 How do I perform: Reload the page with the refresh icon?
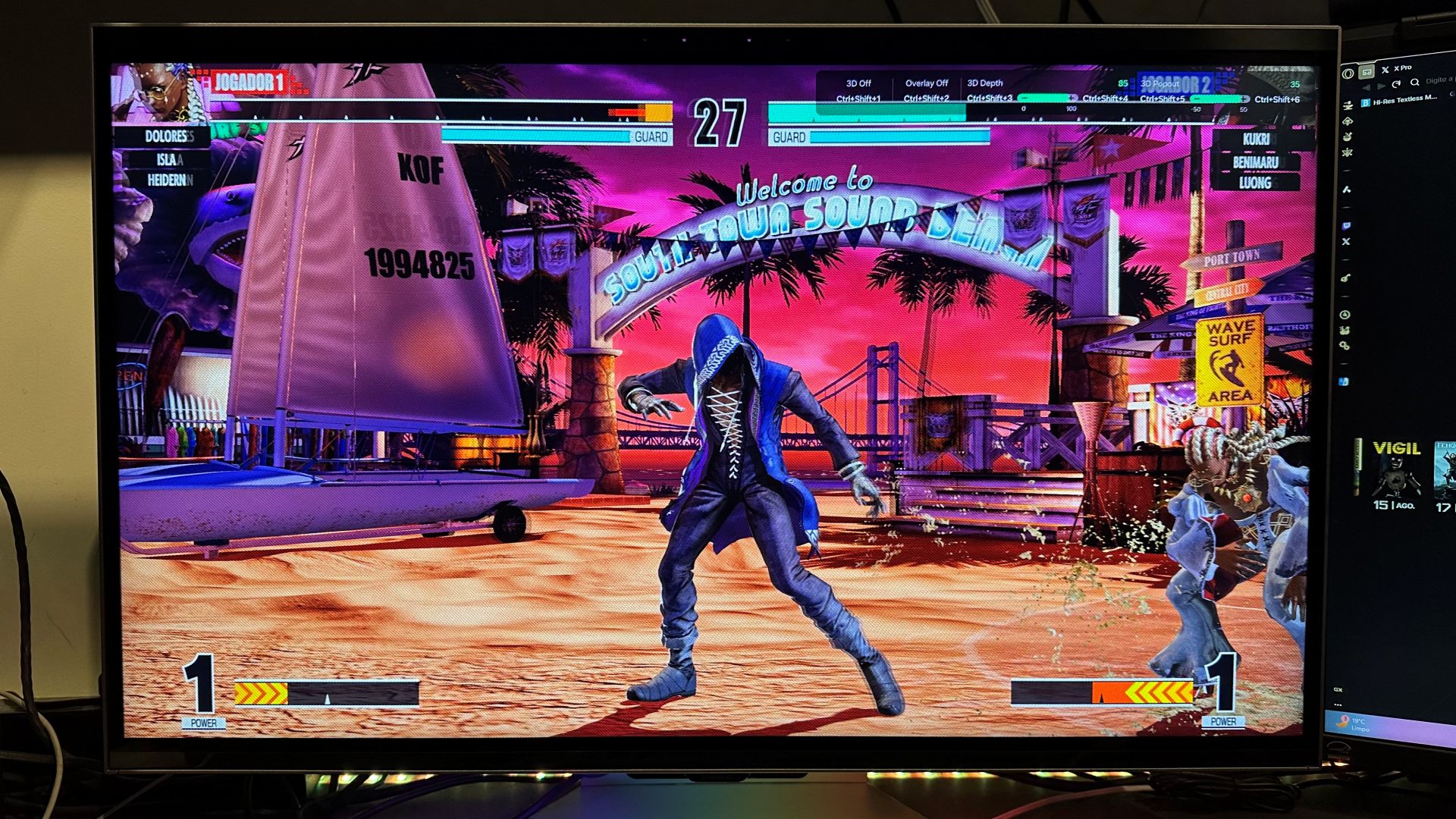[x=1396, y=85]
